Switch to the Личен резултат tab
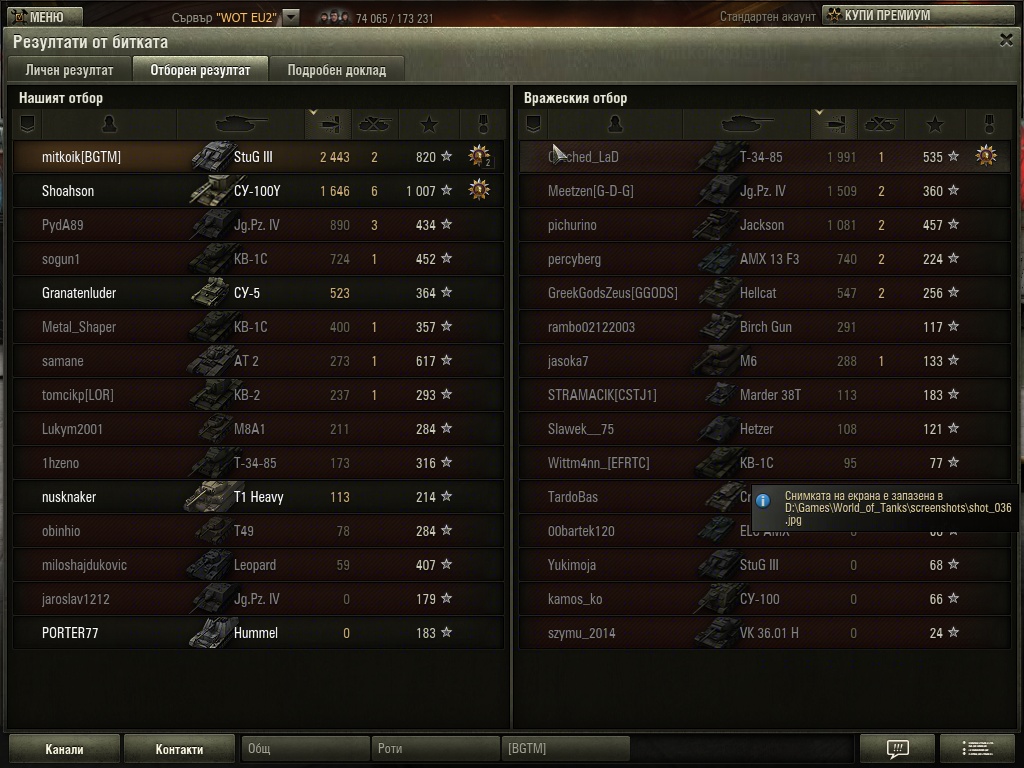This screenshot has height=768, width=1024. 69,70
